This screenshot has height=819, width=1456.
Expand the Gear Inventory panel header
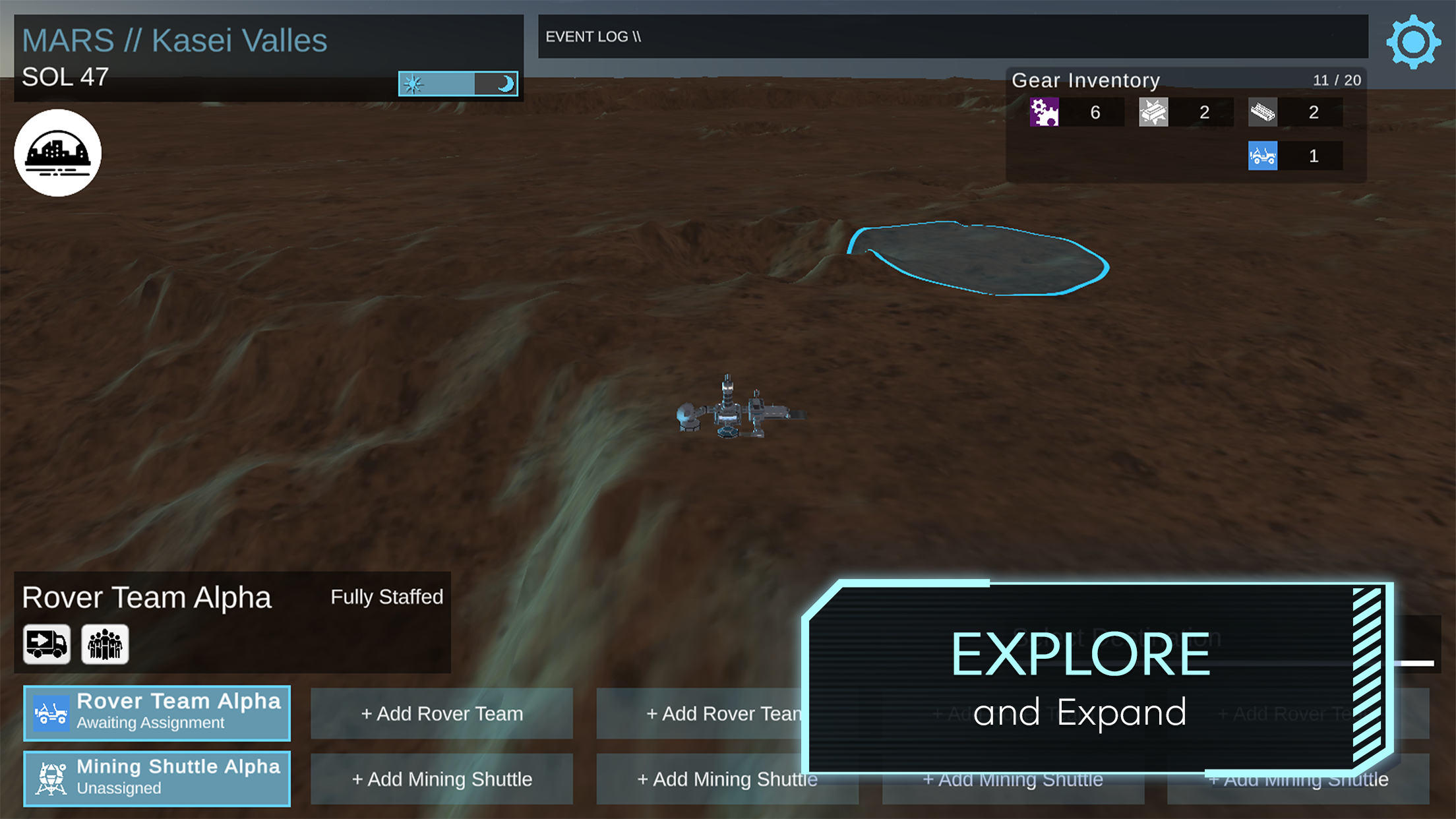1085,80
